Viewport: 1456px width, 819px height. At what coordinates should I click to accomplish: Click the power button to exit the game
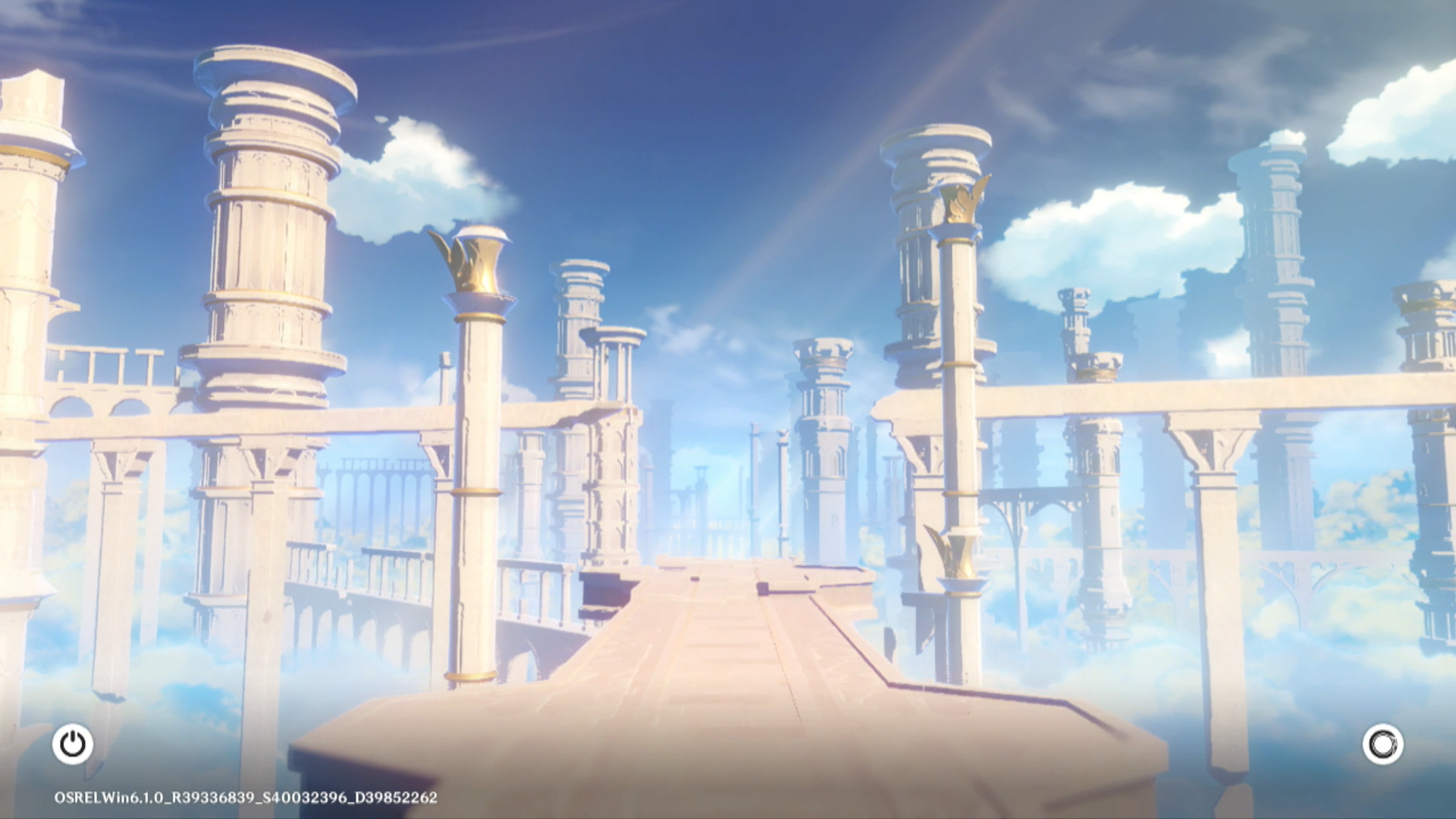click(x=73, y=744)
